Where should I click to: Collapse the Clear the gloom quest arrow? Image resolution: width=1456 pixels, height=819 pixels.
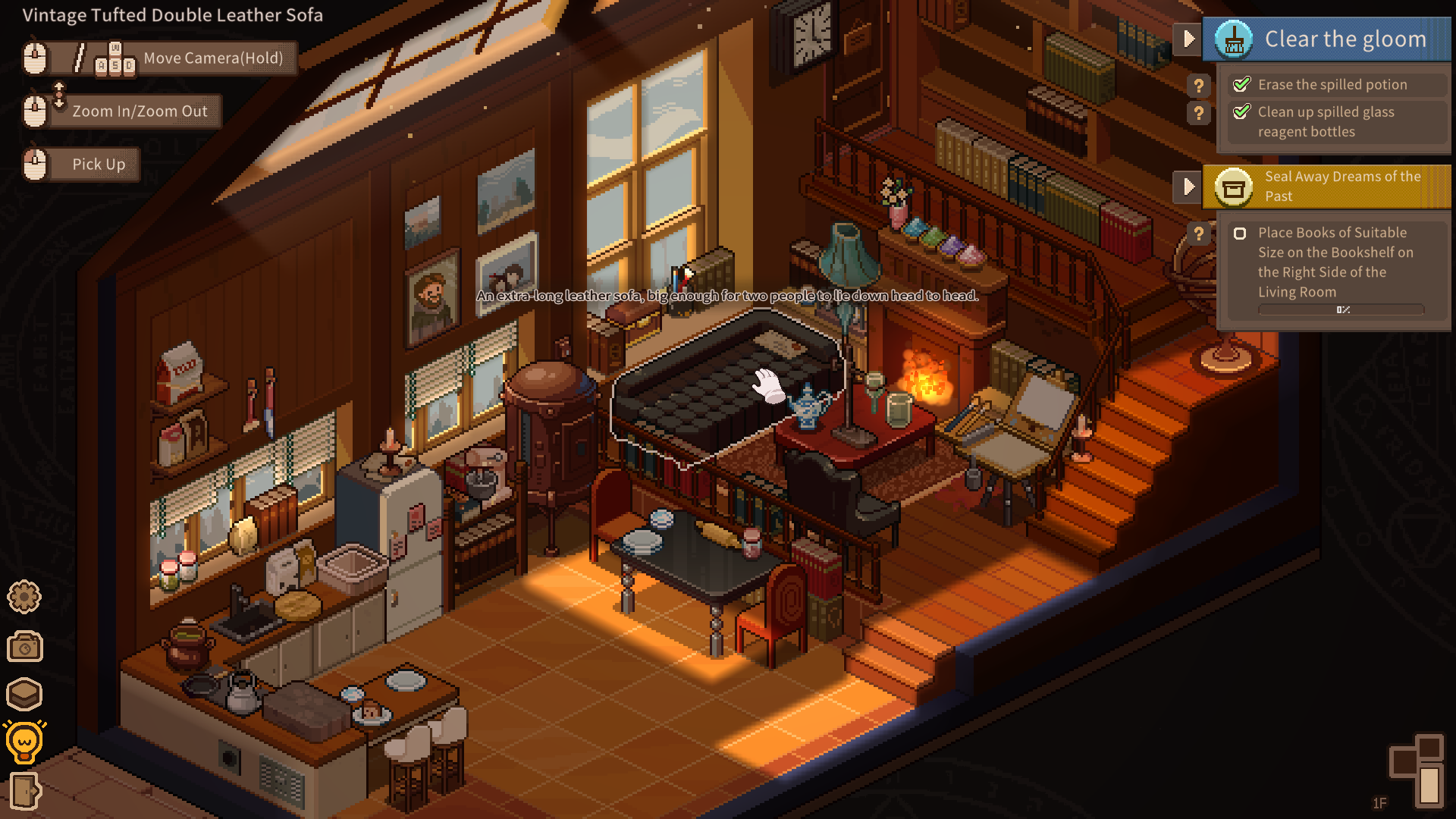[x=1188, y=39]
